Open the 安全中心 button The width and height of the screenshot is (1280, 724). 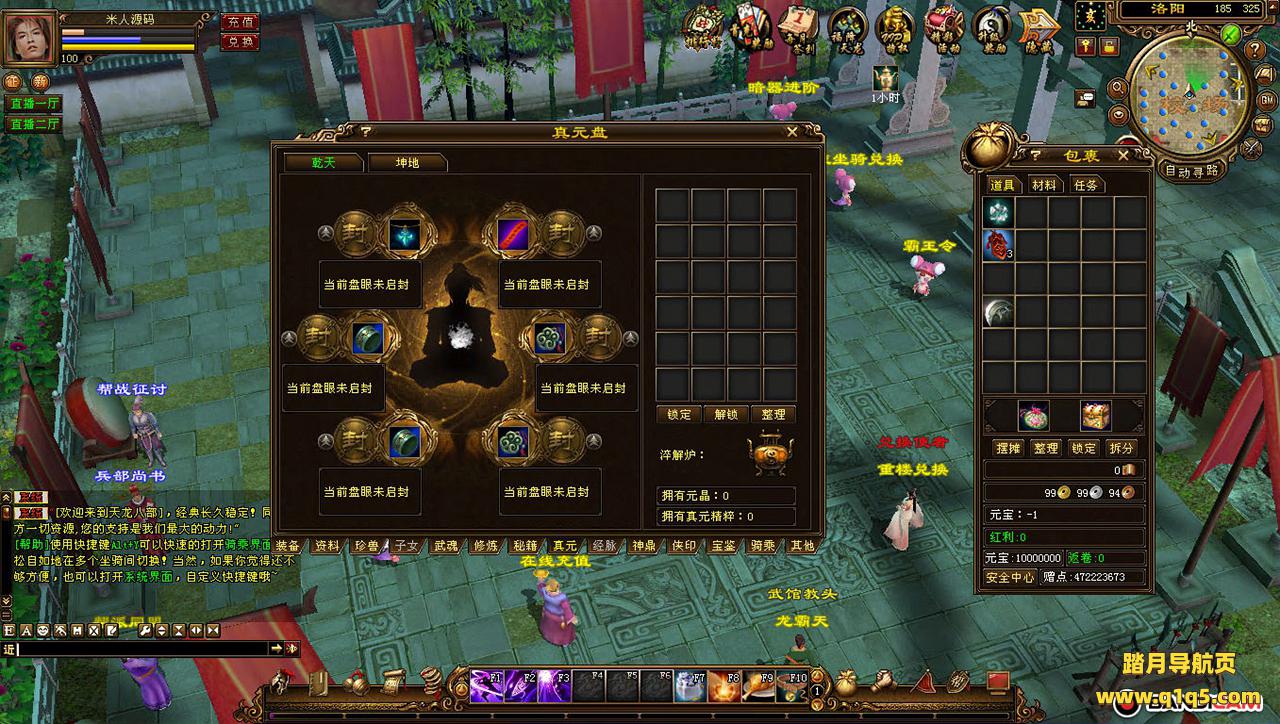[x=1010, y=577]
